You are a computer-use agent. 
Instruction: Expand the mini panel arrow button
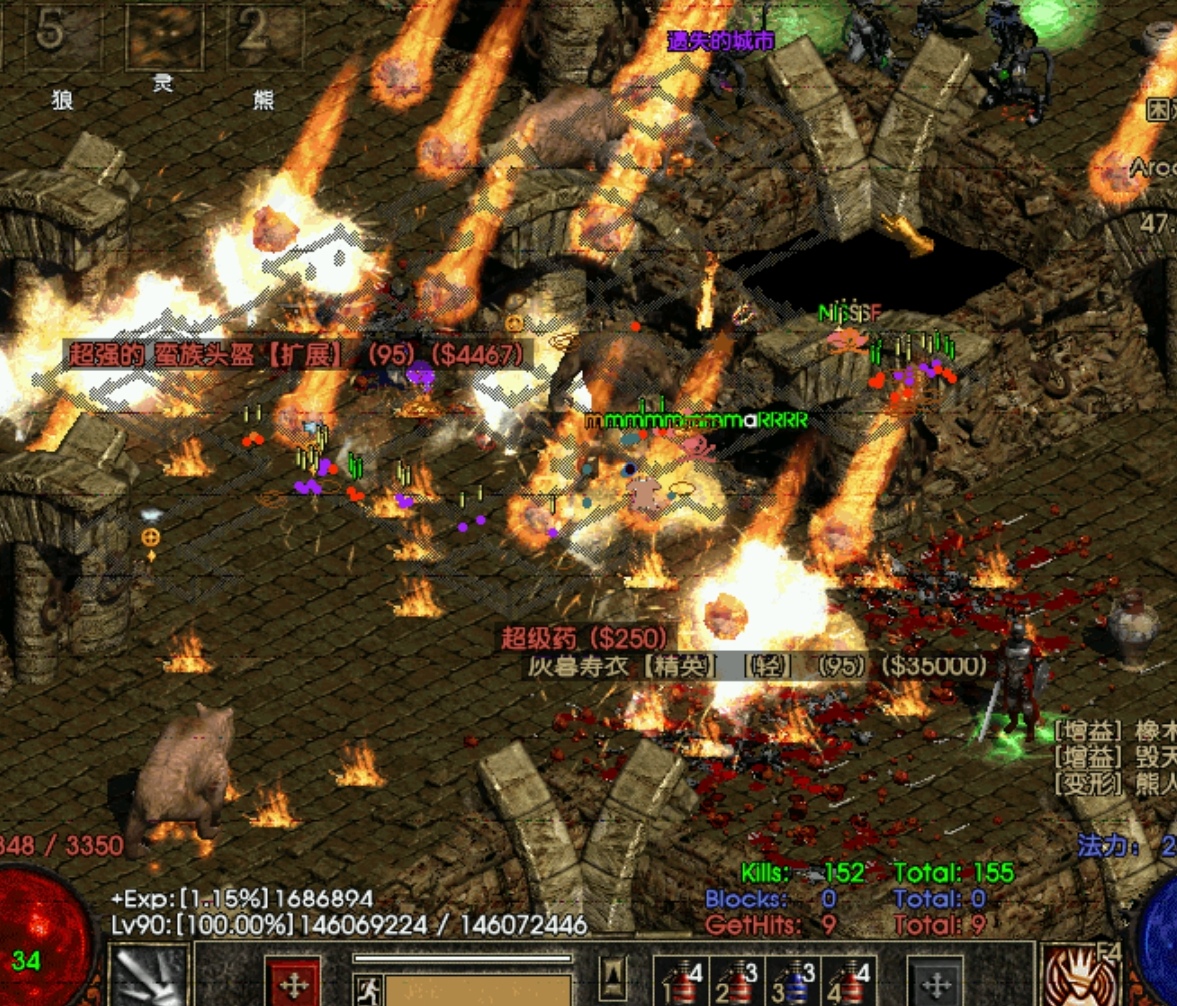[x=615, y=973]
